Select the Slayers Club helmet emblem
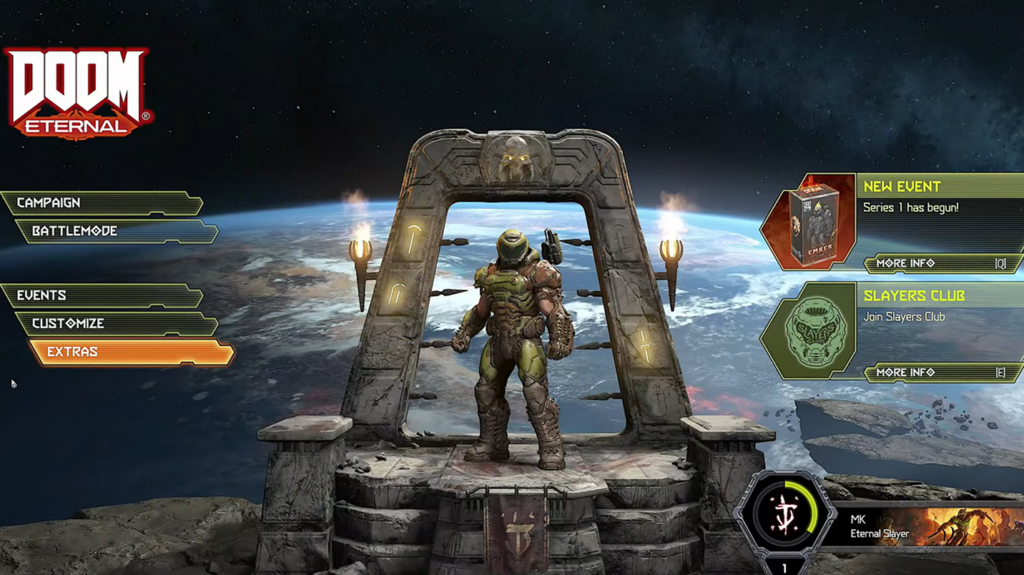Viewport: 1024px width, 575px height. (x=812, y=330)
